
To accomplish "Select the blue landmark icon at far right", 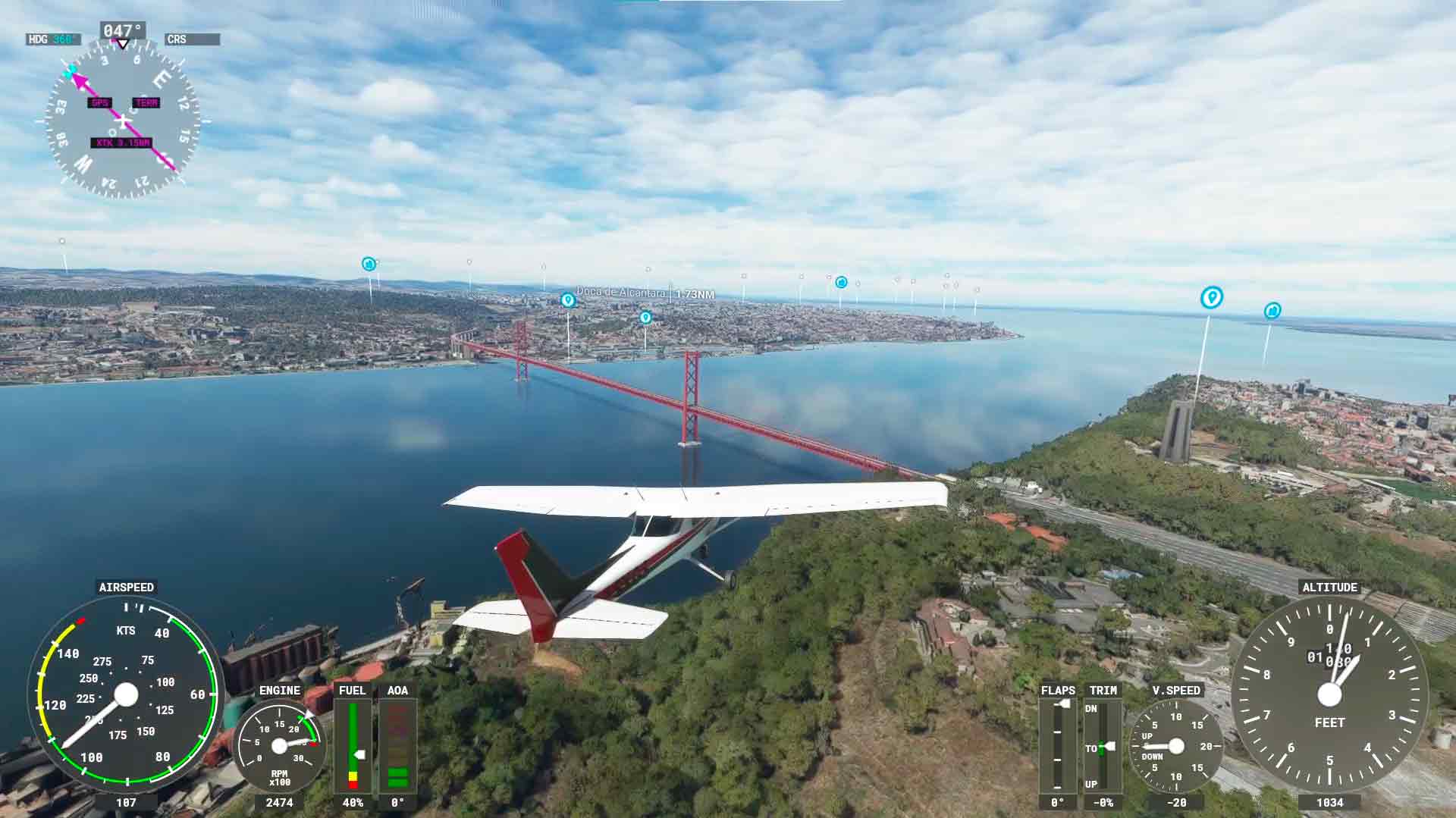I will tap(1272, 309).
